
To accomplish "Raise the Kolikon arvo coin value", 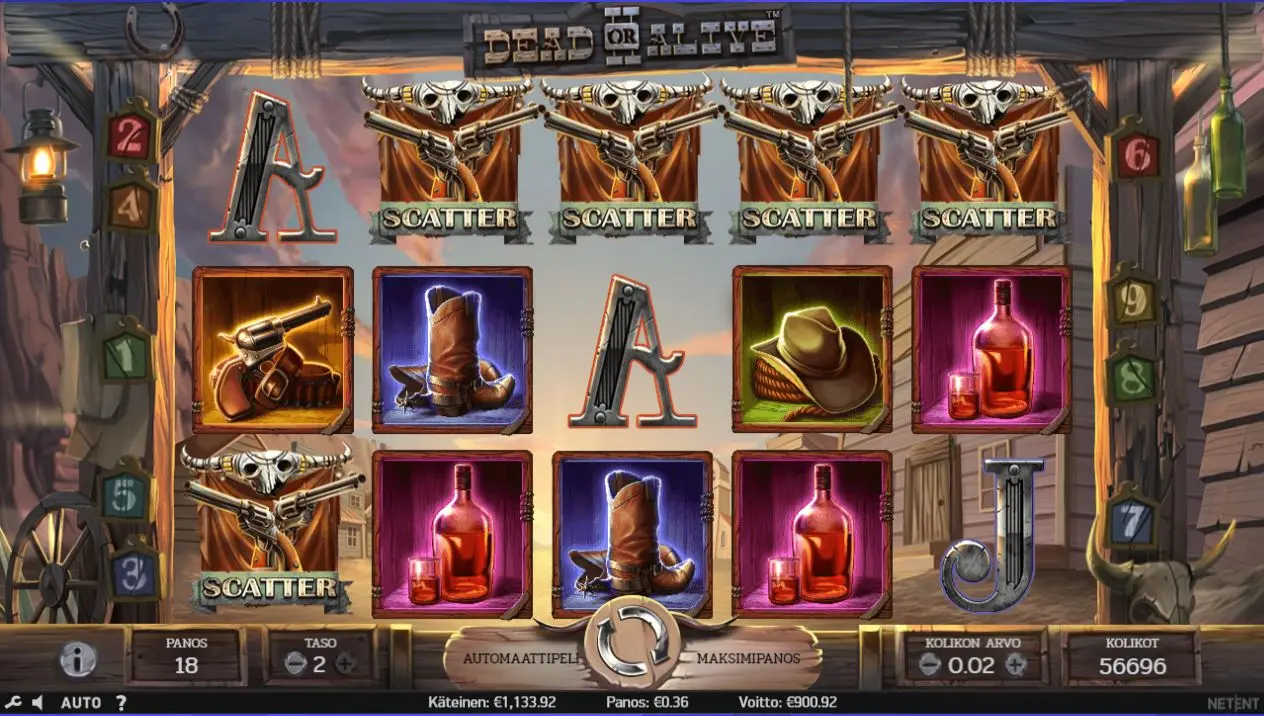I will 1015,665.
